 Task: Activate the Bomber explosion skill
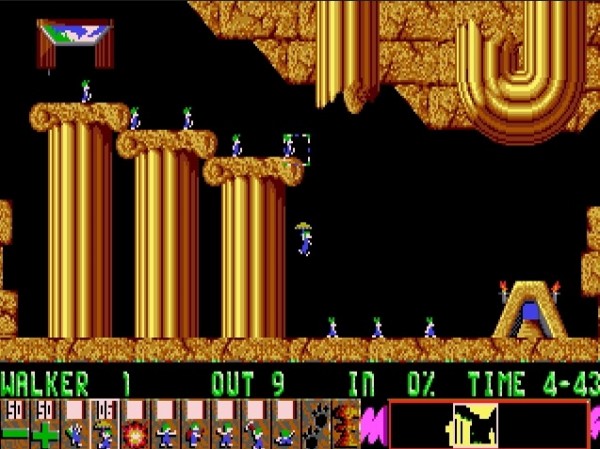point(134,424)
